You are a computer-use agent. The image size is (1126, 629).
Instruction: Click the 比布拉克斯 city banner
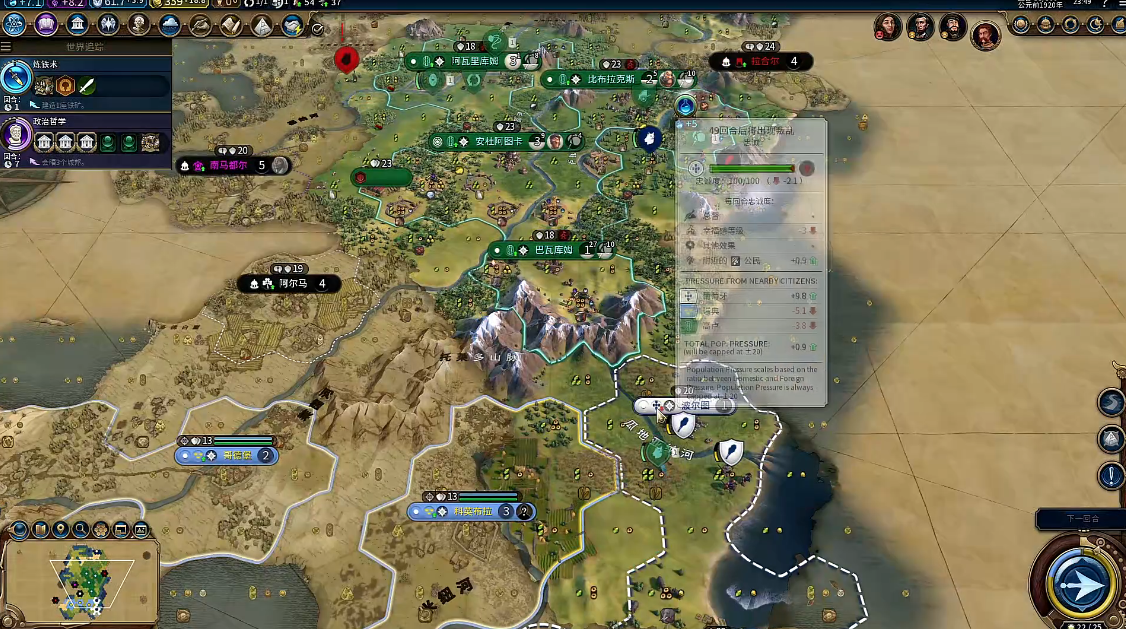(x=610, y=79)
